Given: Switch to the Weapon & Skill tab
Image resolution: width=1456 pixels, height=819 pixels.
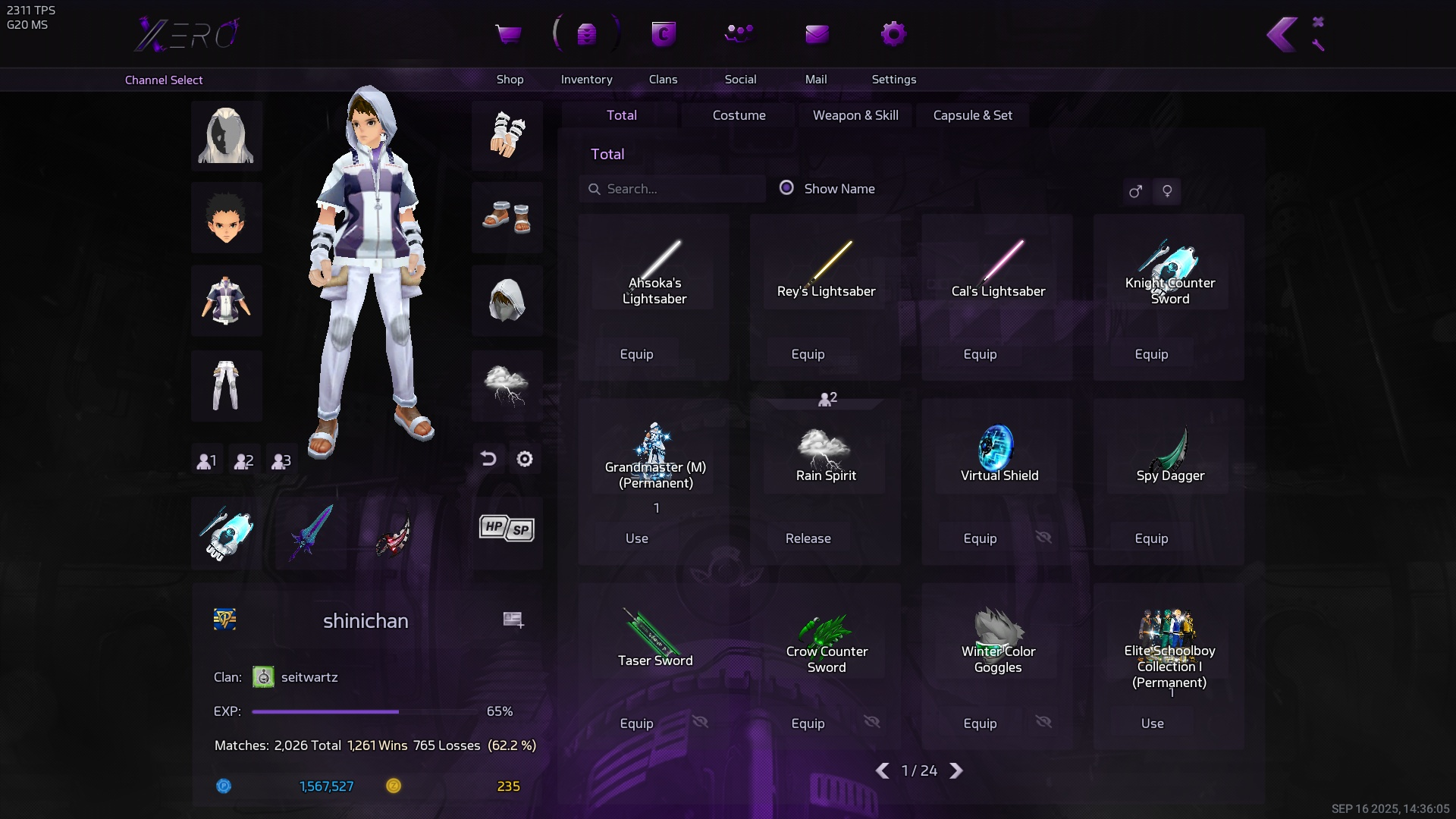Looking at the screenshot, I should [855, 115].
